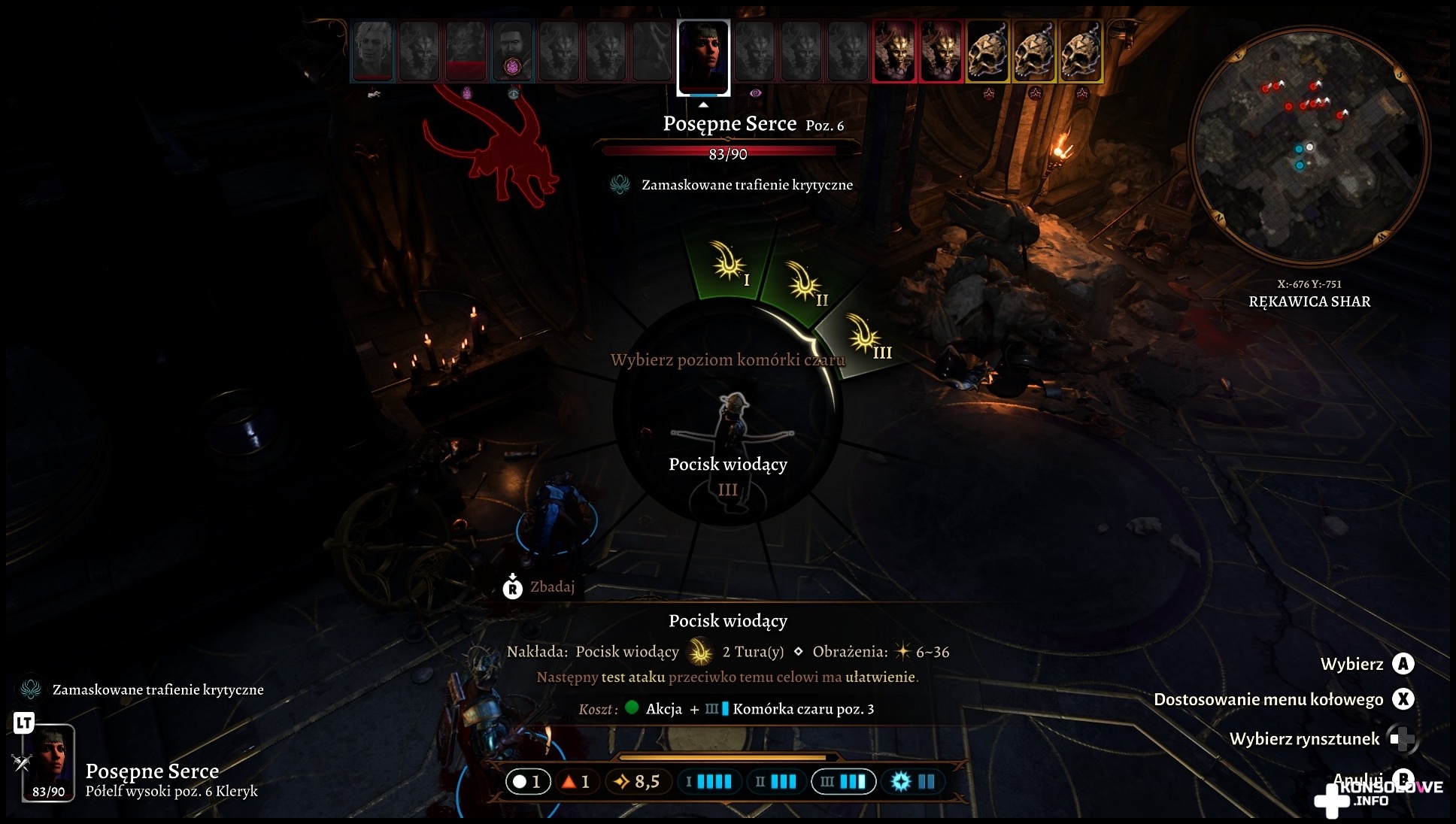Choose level I spell slot for Pocisk wiodący

[729, 265]
